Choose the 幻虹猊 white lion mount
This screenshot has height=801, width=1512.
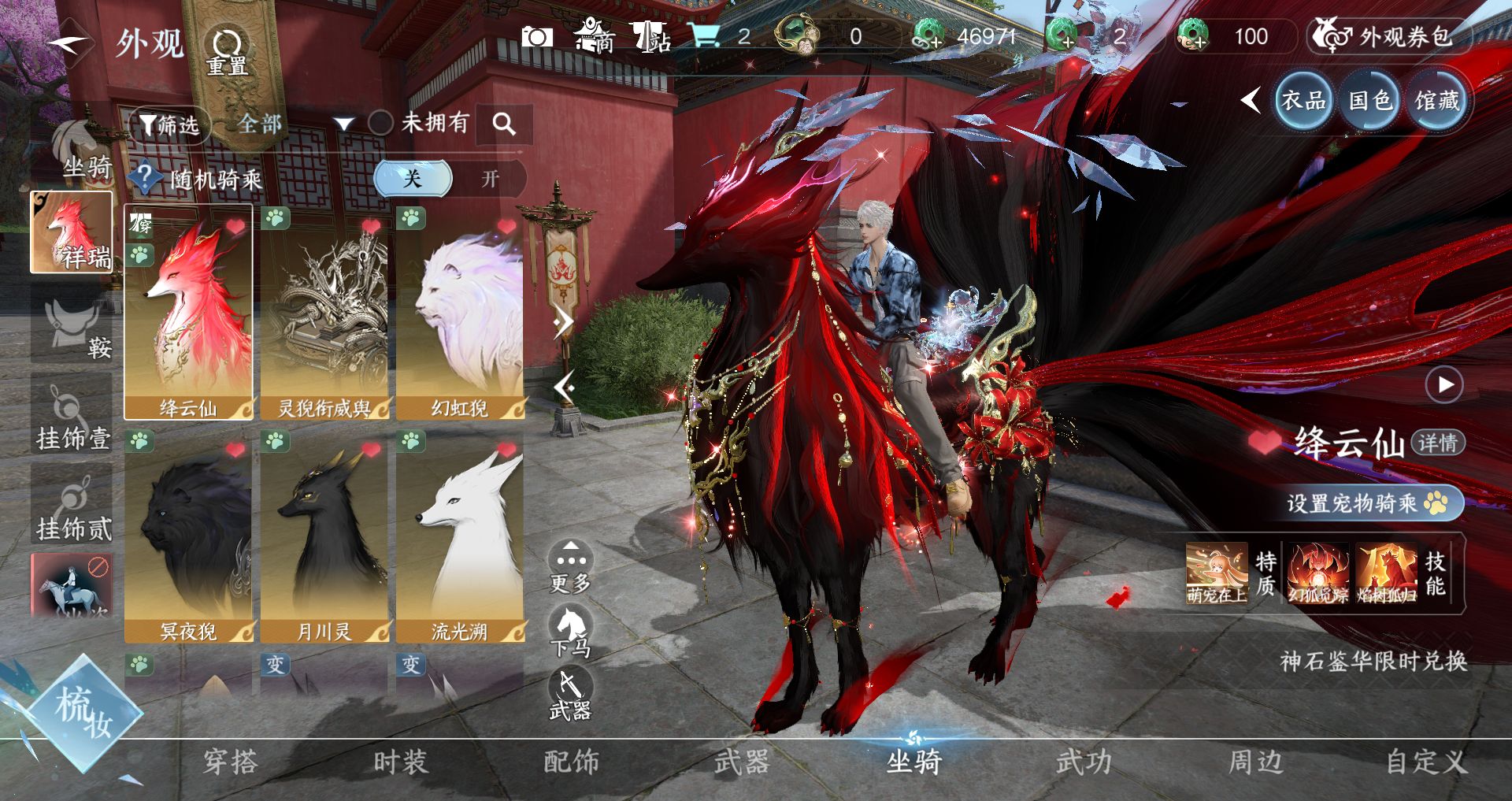(460, 313)
